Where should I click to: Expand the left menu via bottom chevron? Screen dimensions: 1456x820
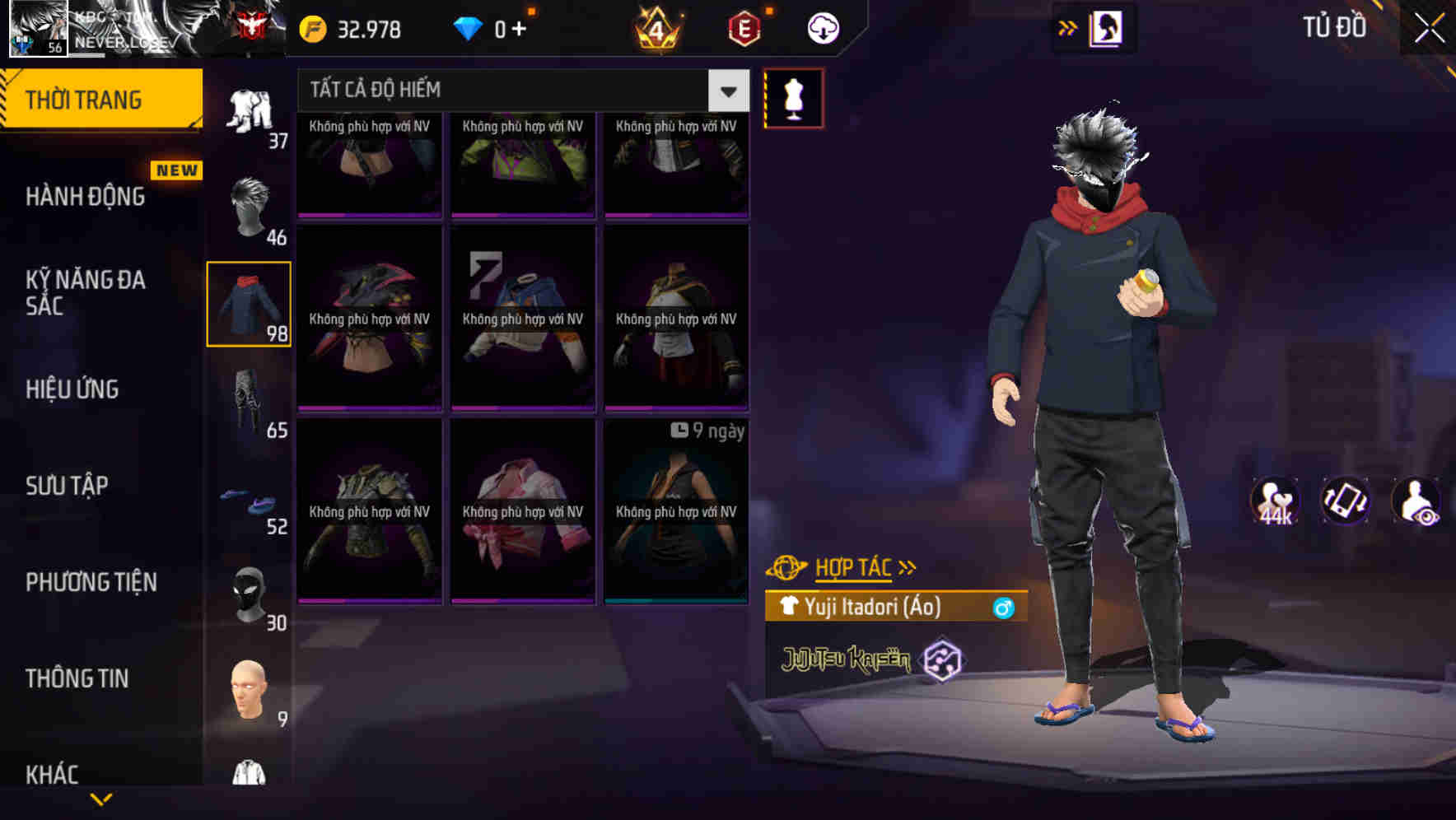tap(100, 797)
